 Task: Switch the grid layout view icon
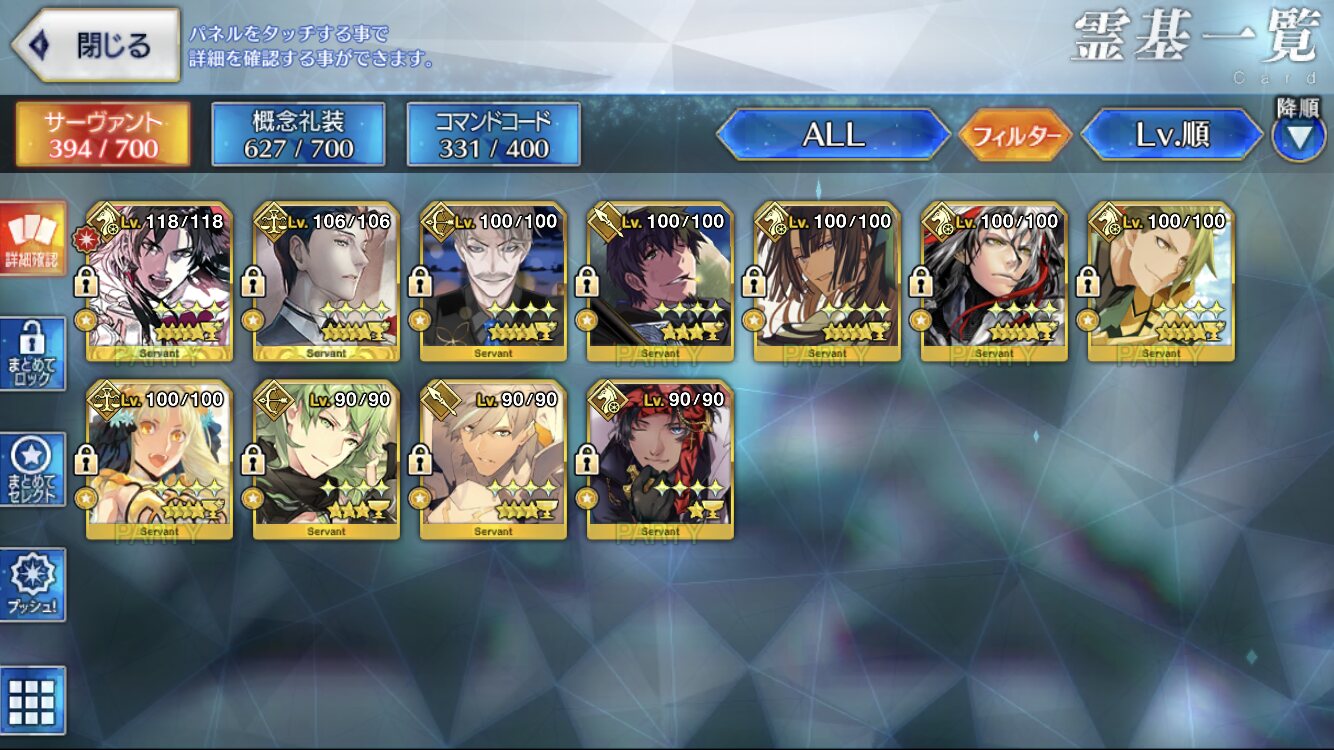(x=34, y=701)
